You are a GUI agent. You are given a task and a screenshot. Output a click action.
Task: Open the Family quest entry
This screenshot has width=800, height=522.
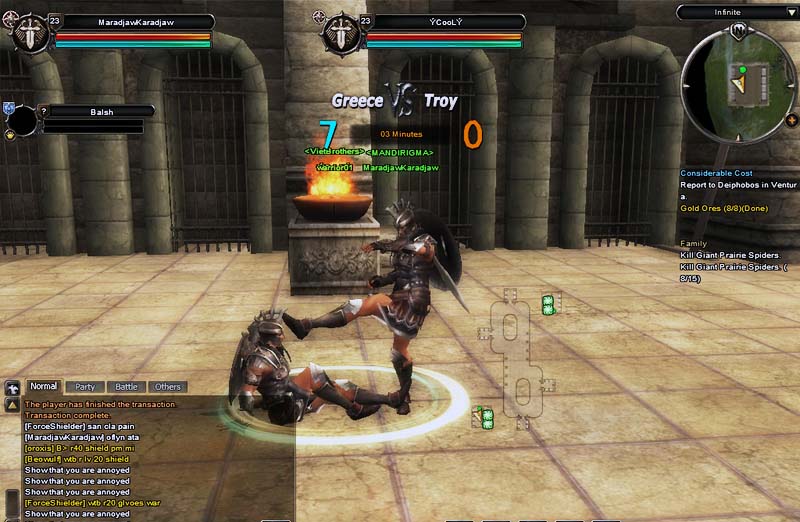(693, 243)
